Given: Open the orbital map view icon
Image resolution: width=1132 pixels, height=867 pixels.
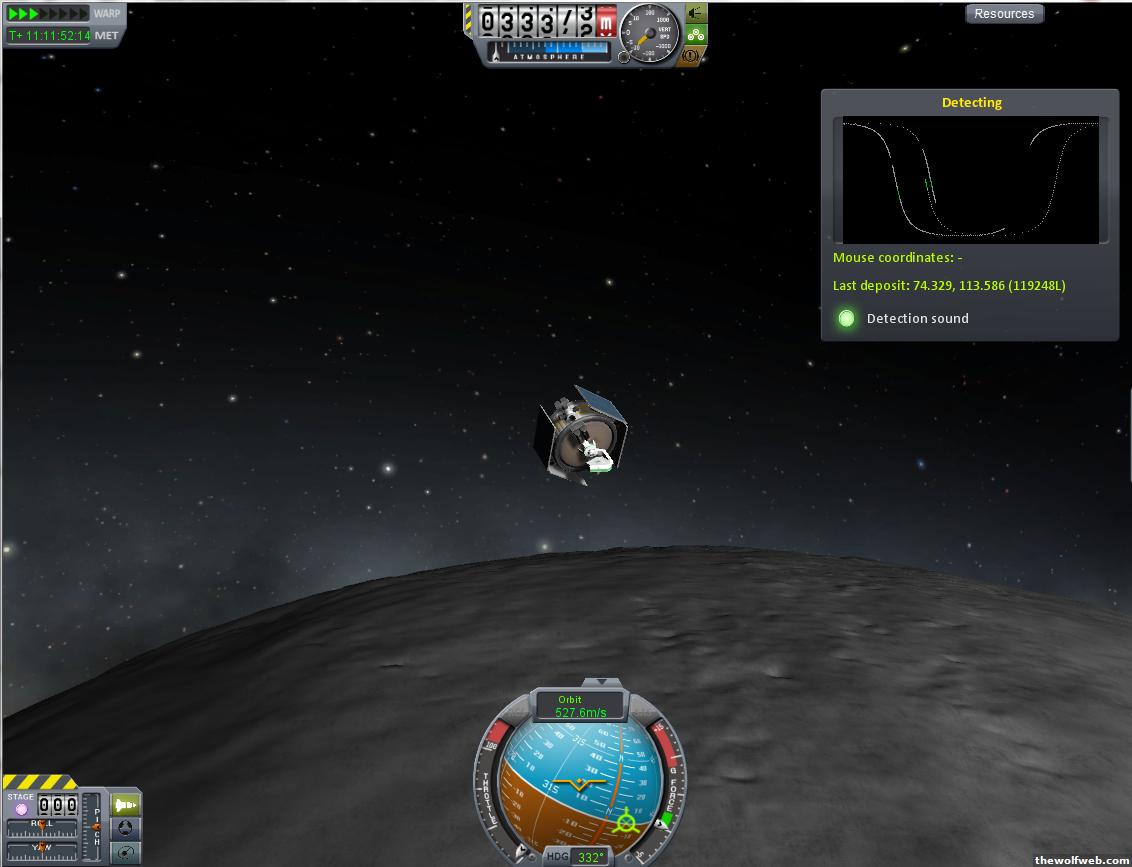Looking at the screenshot, I should pos(126,852).
